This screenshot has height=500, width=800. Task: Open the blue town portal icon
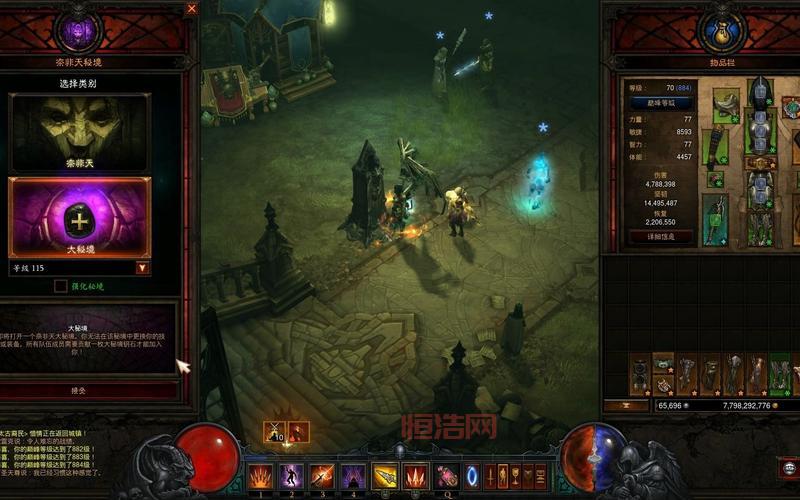pyautogui.click(x=473, y=475)
